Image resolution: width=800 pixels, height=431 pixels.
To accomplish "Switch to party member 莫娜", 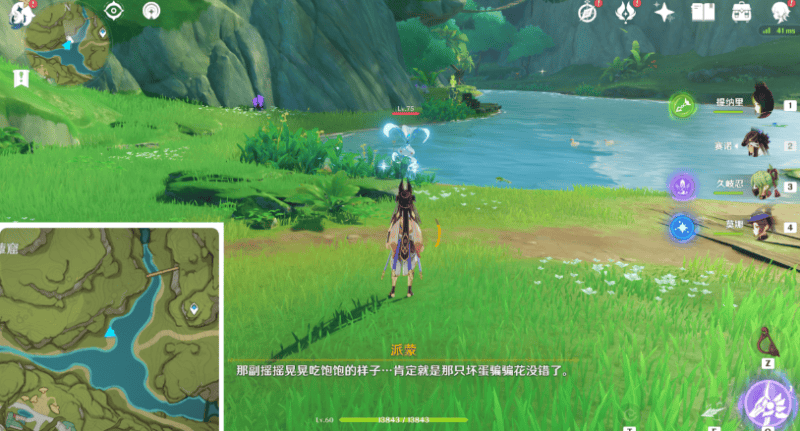I will coord(763,224).
